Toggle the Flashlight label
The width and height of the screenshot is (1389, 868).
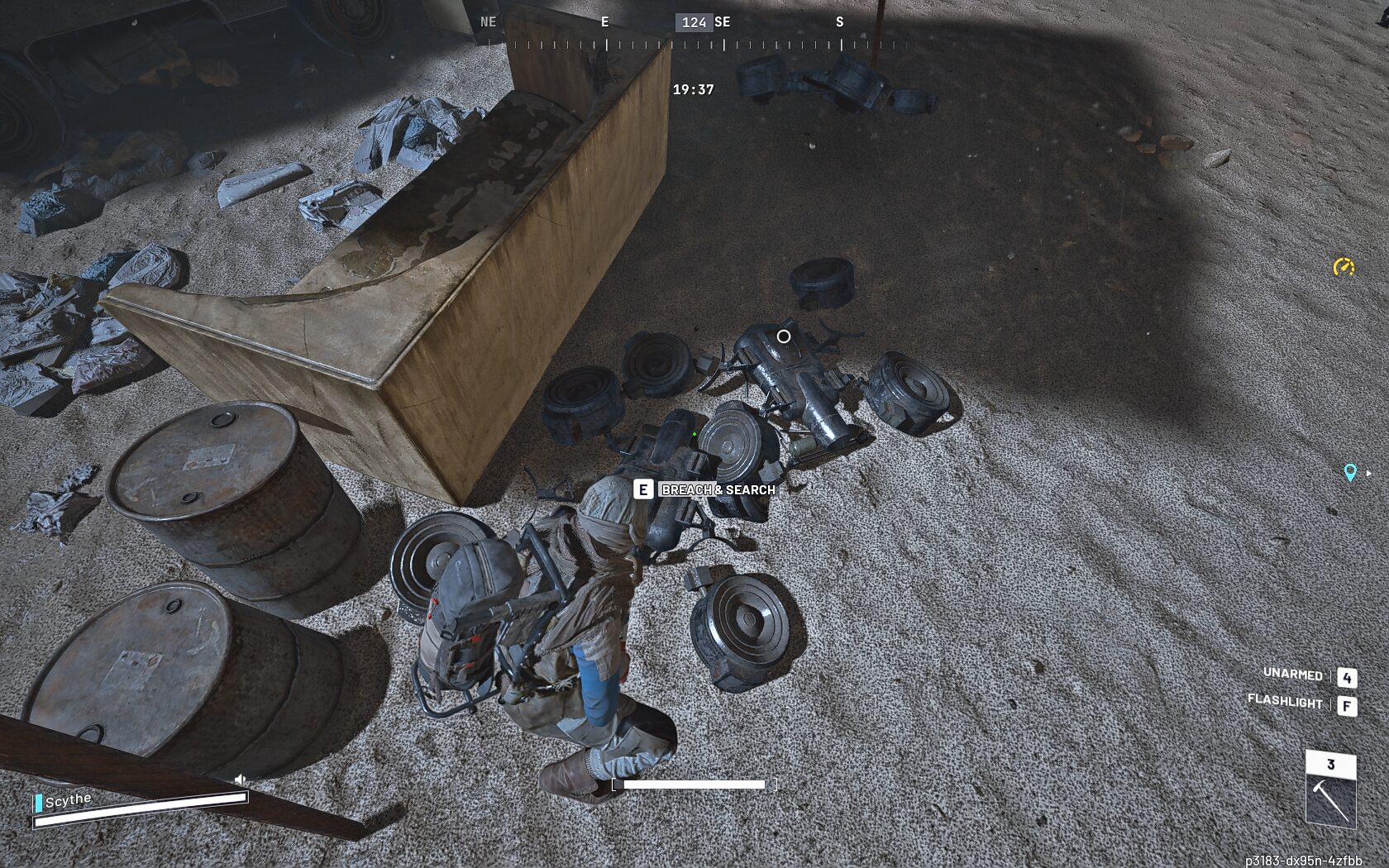coord(1285,702)
